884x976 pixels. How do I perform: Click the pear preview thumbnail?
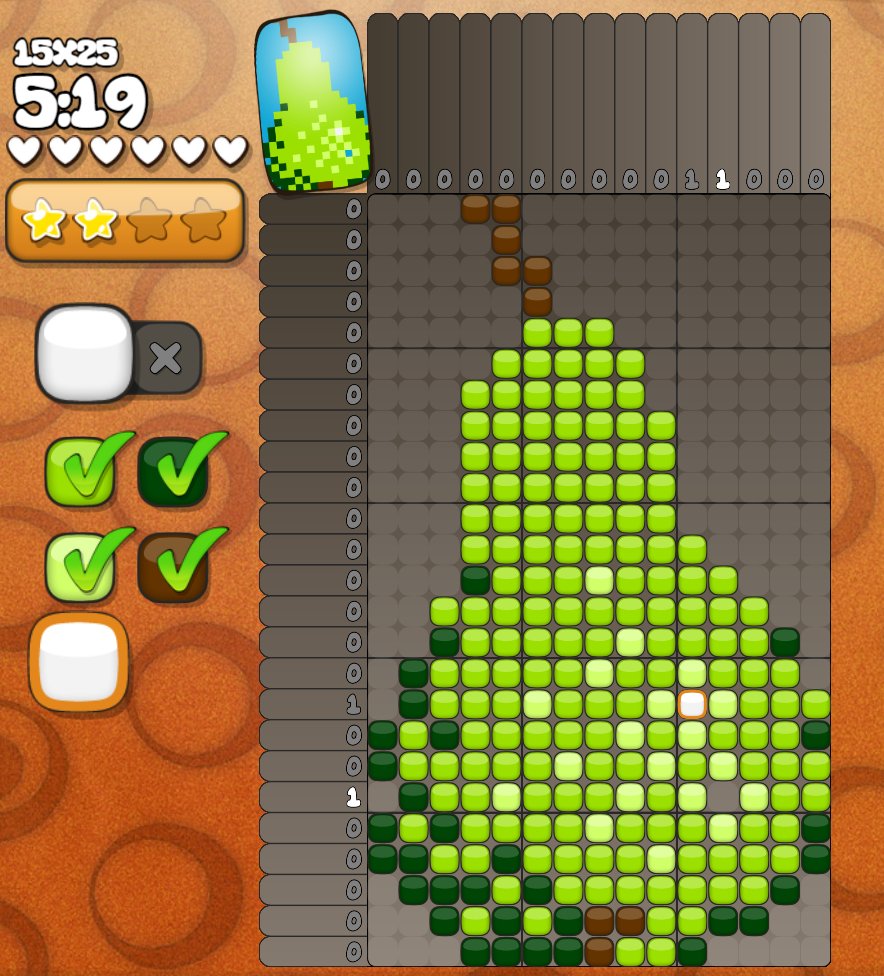[312, 100]
